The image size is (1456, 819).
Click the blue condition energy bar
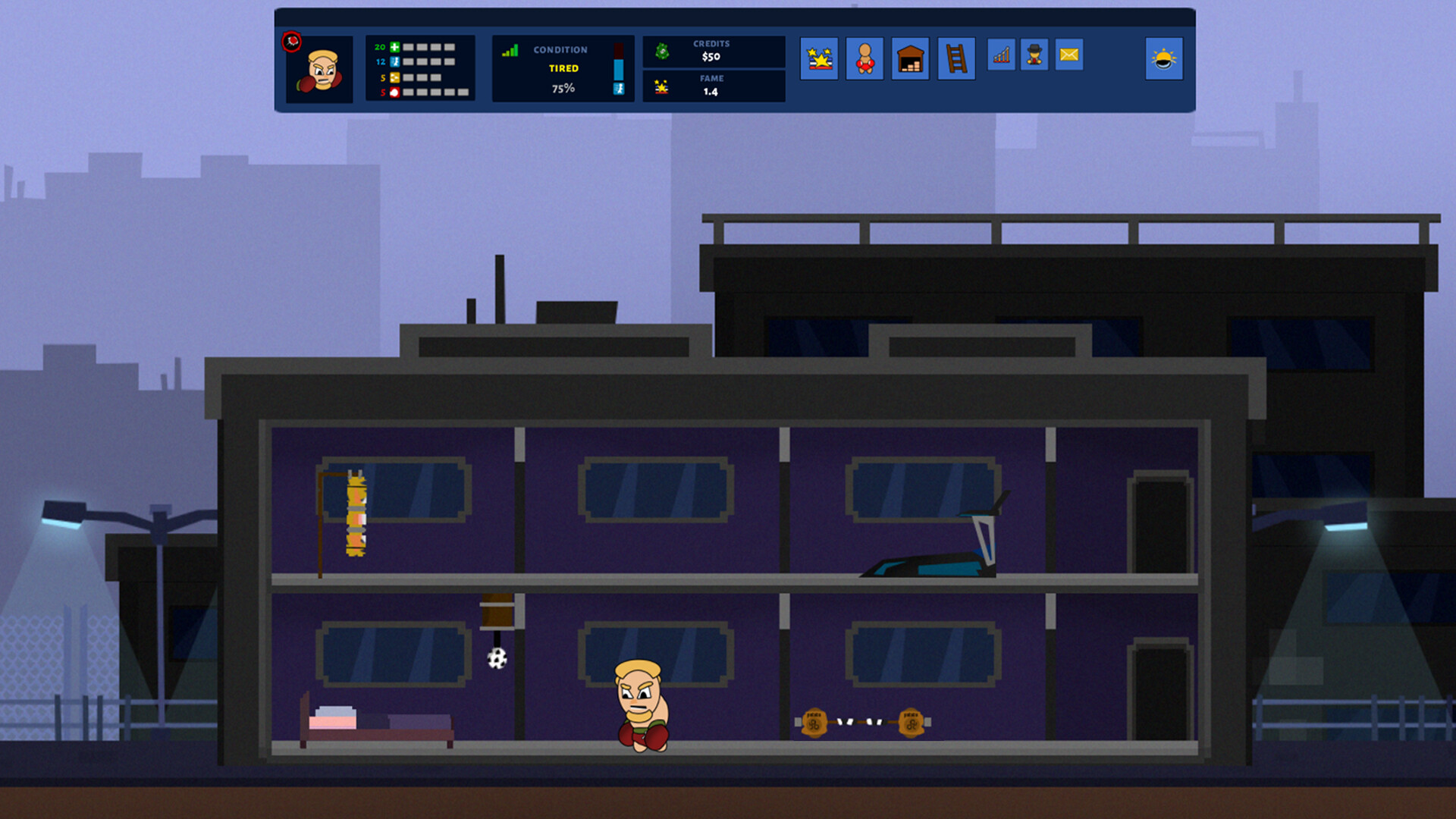618,70
